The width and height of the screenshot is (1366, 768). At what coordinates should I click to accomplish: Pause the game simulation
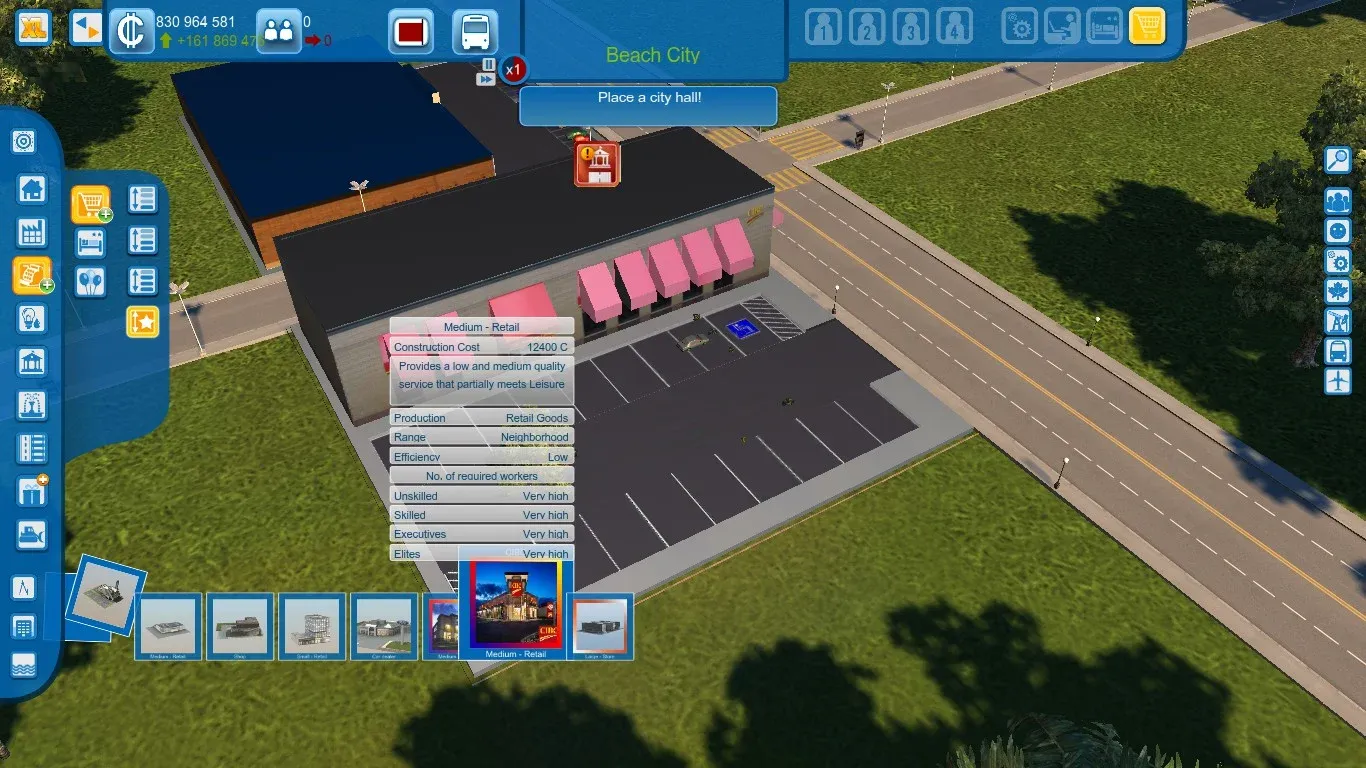click(x=488, y=64)
